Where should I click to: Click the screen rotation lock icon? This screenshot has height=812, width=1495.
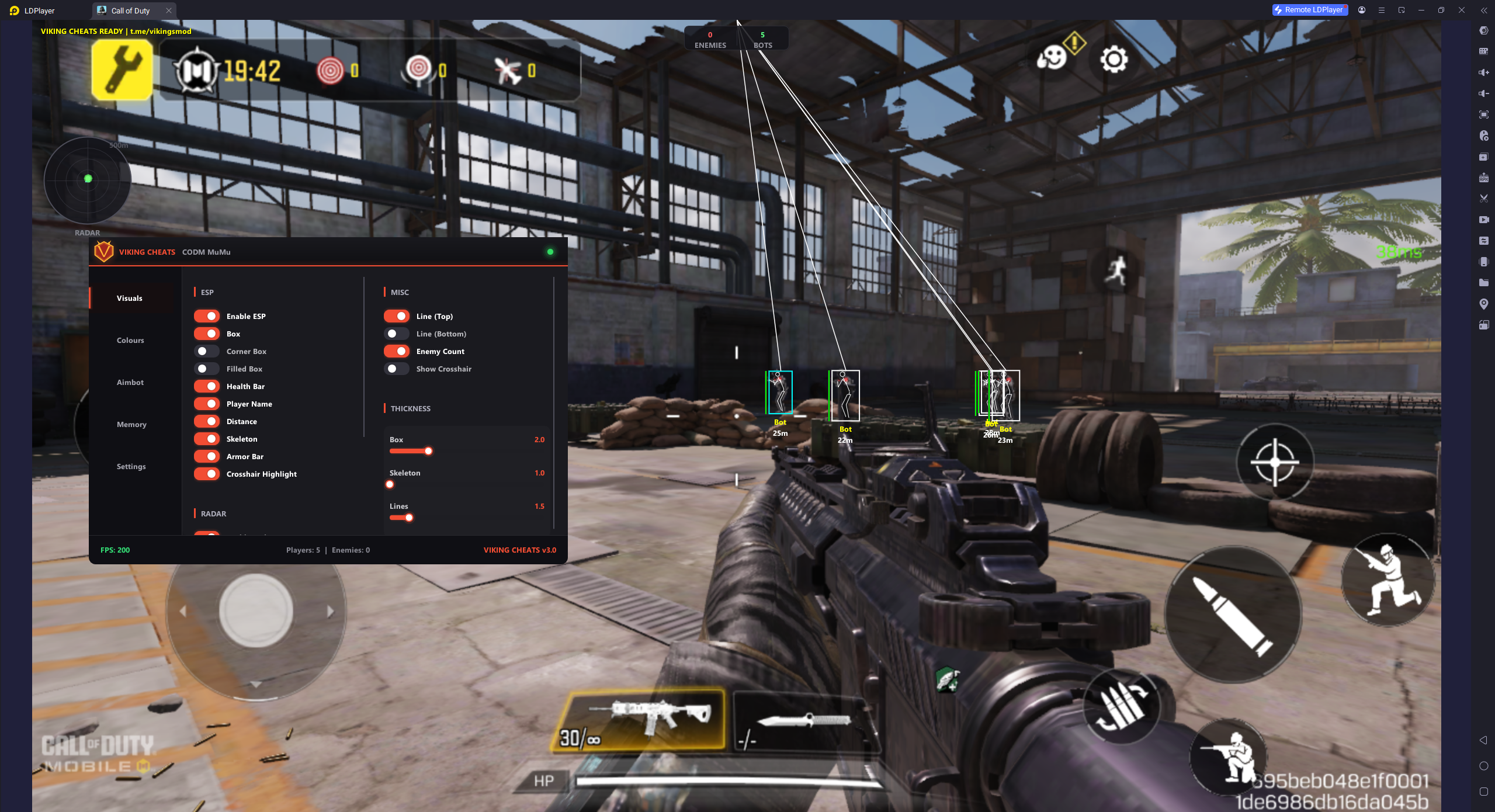pyautogui.click(x=1484, y=325)
